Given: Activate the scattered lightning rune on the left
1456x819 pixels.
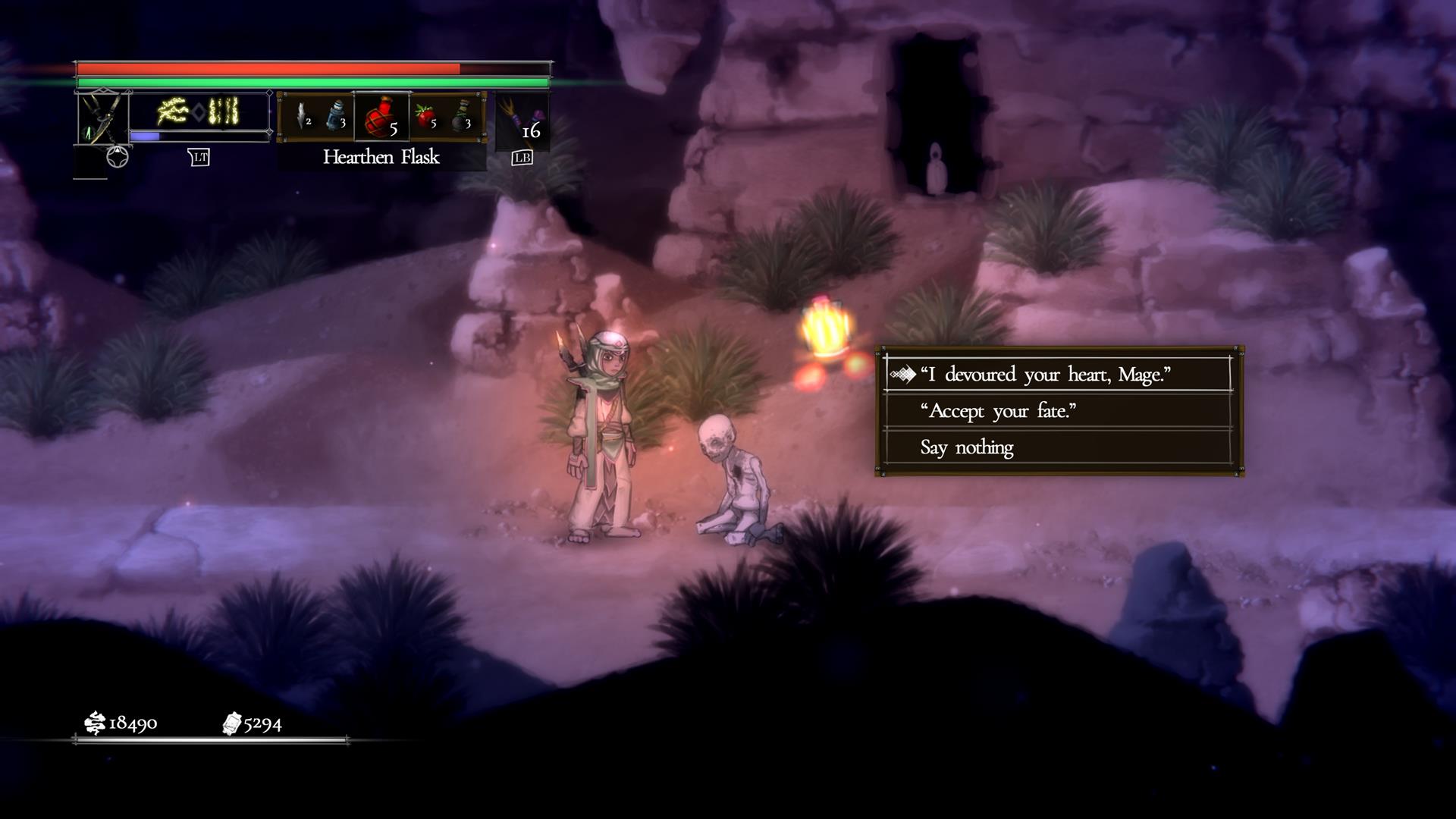Looking at the screenshot, I should [x=173, y=111].
